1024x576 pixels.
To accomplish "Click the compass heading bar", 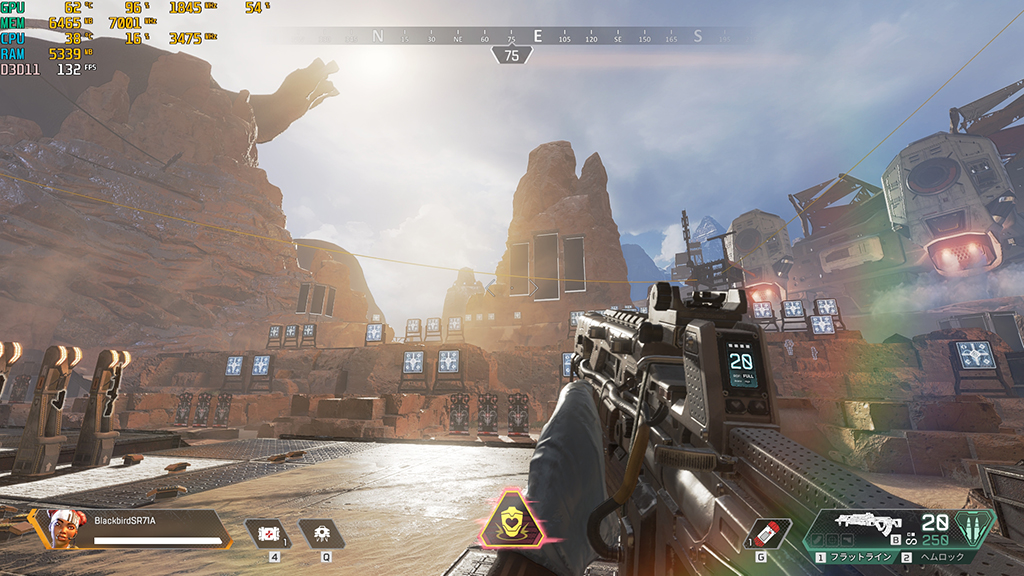I will [537, 37].
